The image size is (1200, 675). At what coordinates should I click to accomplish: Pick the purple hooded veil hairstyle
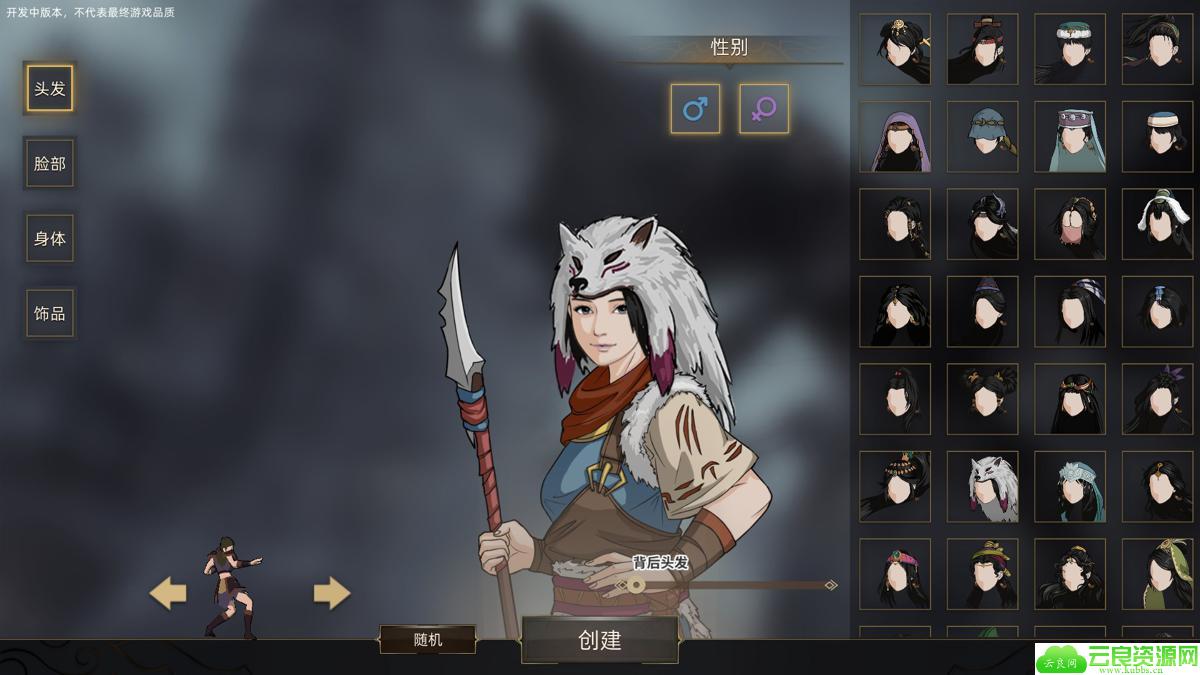click(x=895, y=136)
